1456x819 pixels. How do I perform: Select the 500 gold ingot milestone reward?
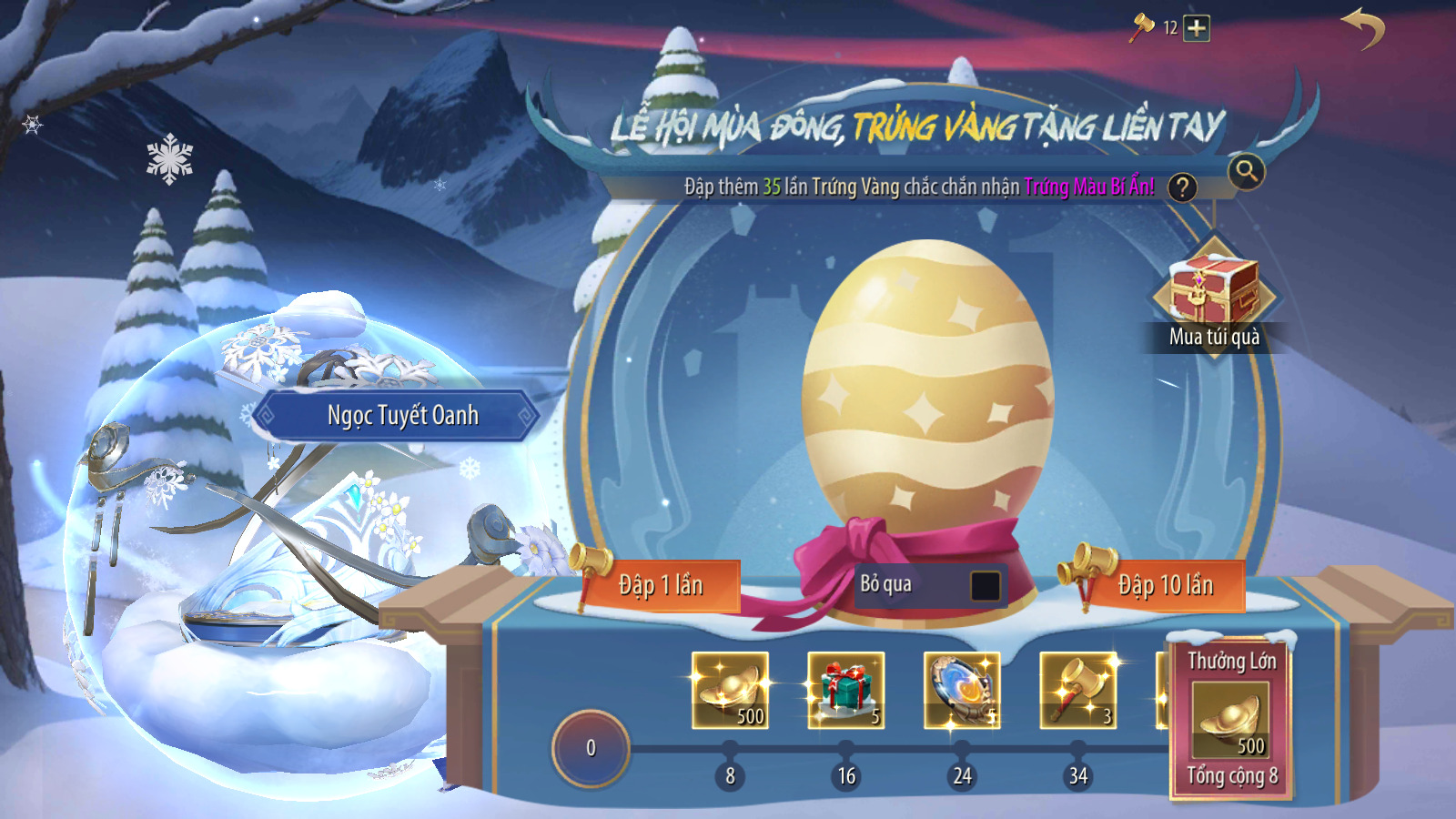[730, 690]
